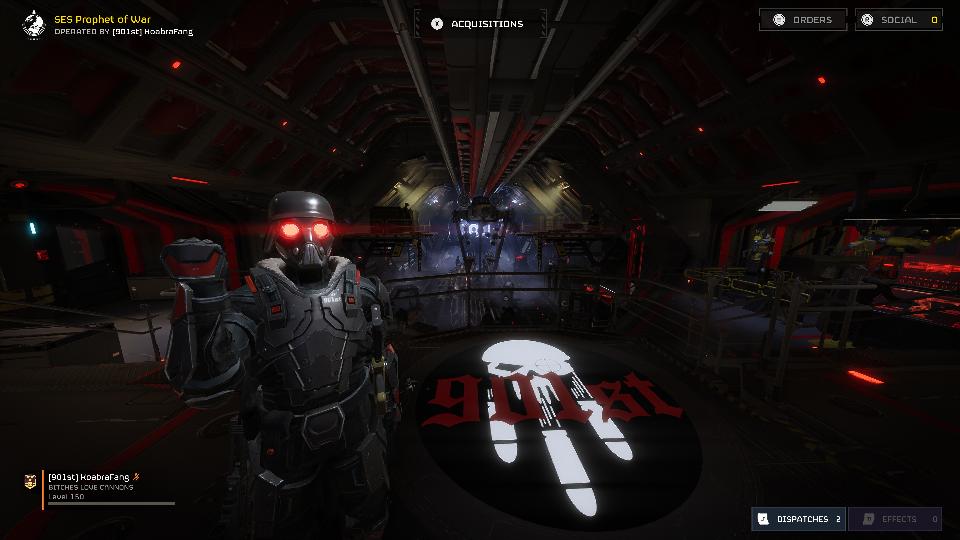The height and width of the screenshot is (540, 960).
Task: Open the Orders panel
Action: tap(803, 20)
